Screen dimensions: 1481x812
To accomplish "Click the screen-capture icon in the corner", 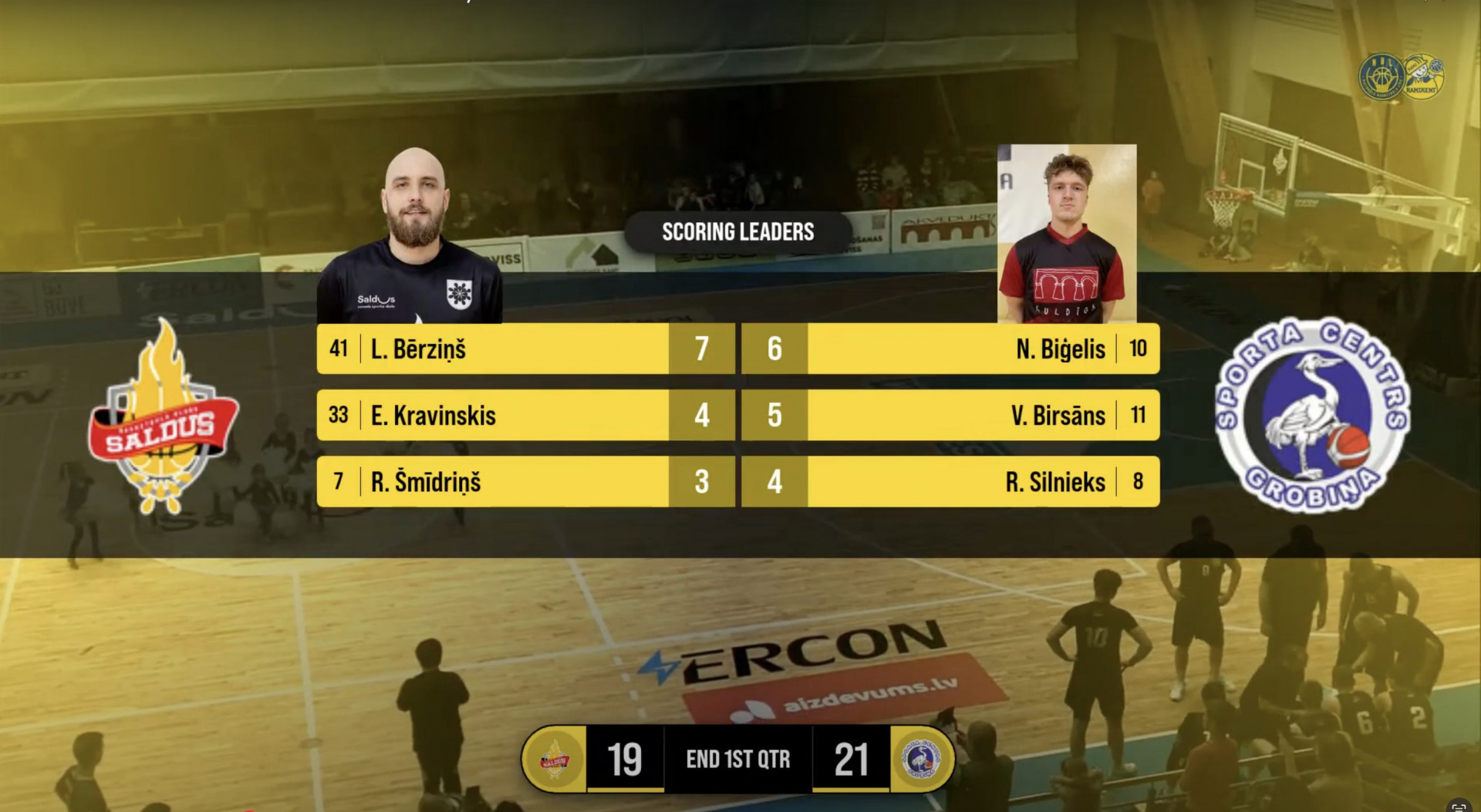I will click(x=1458, y=807).
